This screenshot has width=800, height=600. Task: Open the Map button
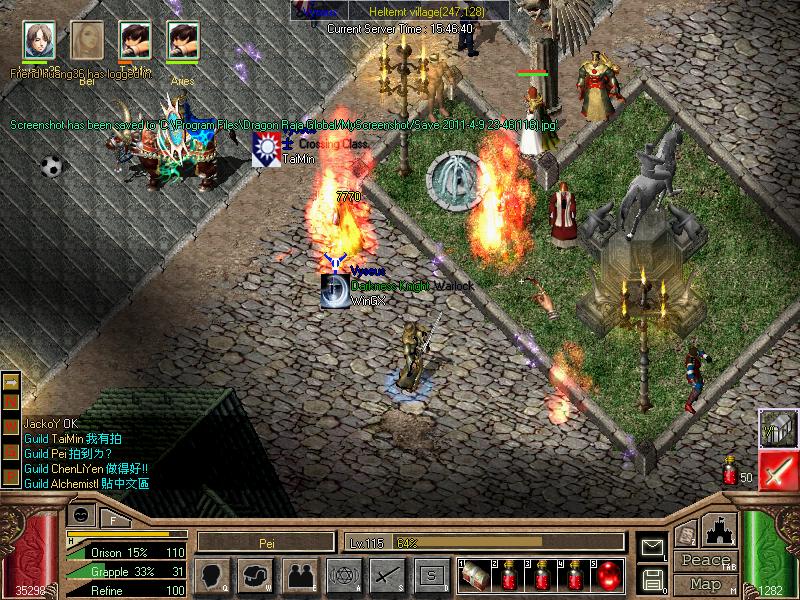coord(706,583)
